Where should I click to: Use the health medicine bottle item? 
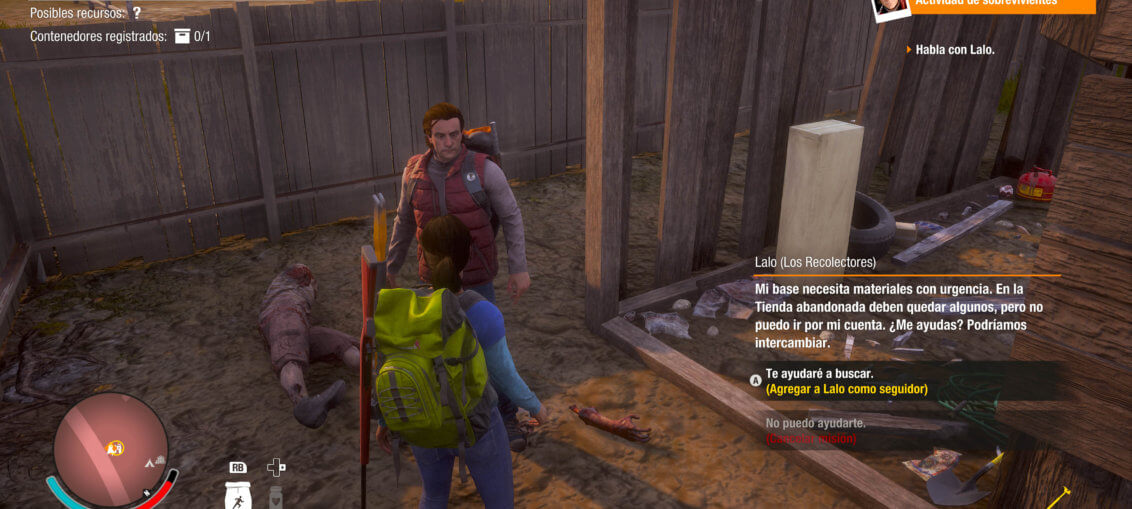point(277,495)
